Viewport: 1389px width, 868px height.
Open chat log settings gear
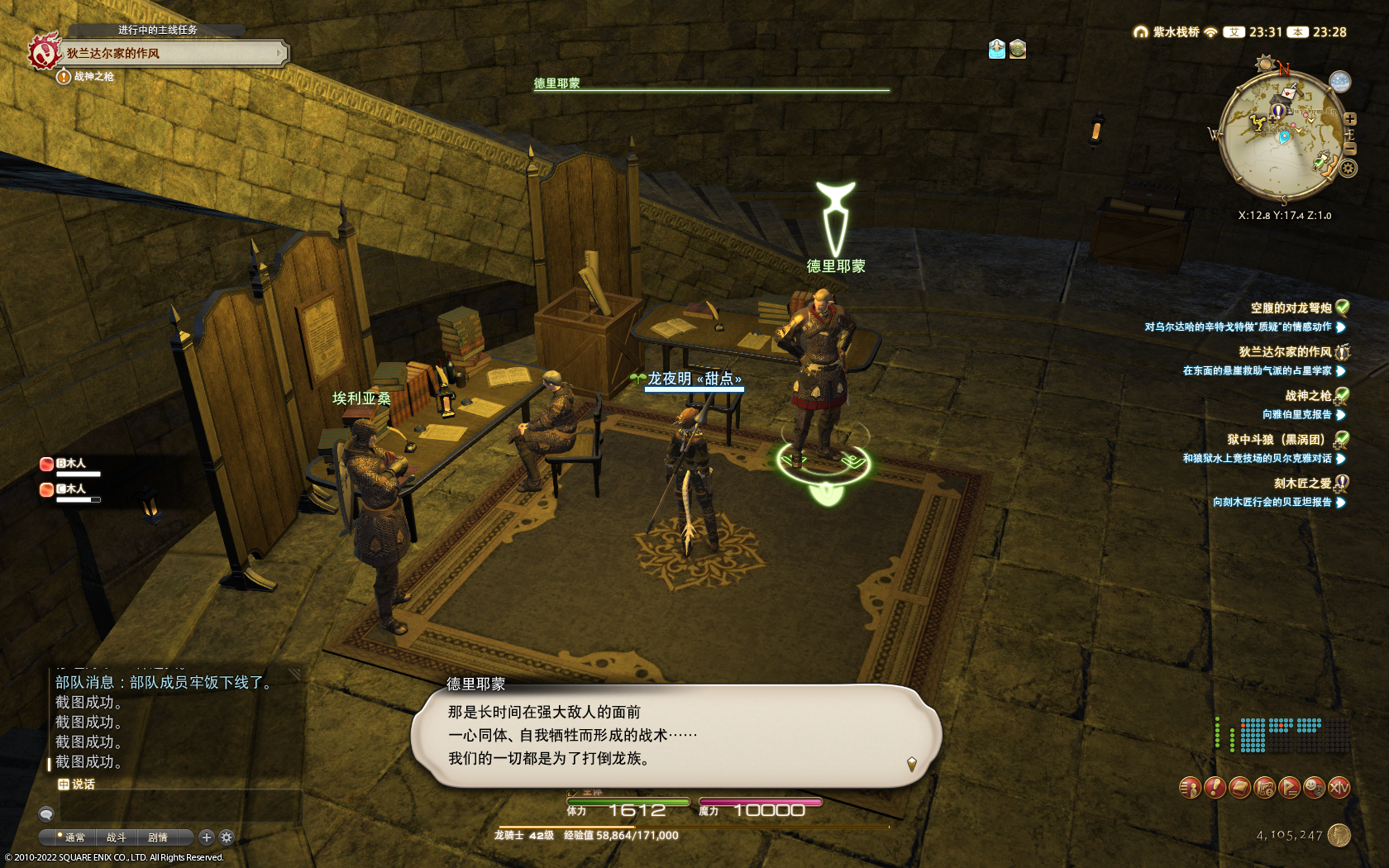tap(227, 837)
